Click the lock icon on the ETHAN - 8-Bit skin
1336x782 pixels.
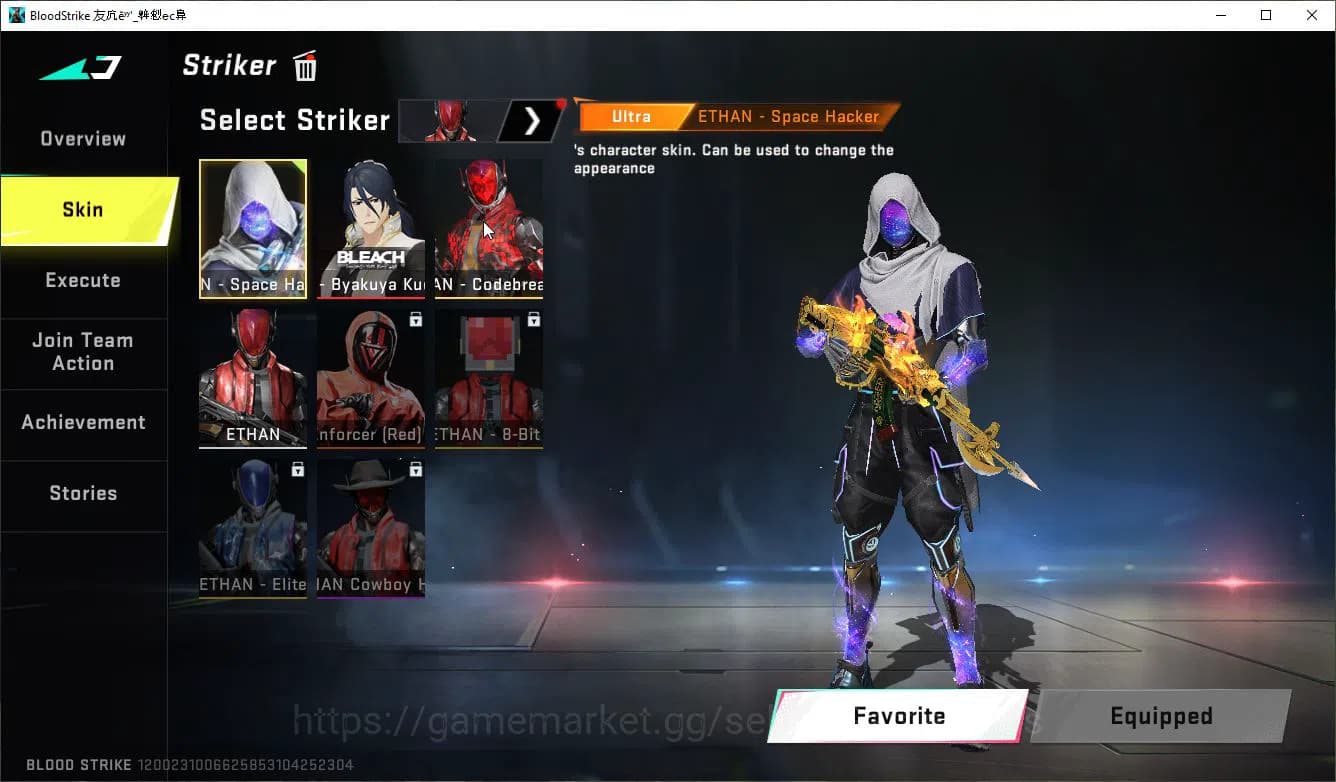click(x=533, y=319)
